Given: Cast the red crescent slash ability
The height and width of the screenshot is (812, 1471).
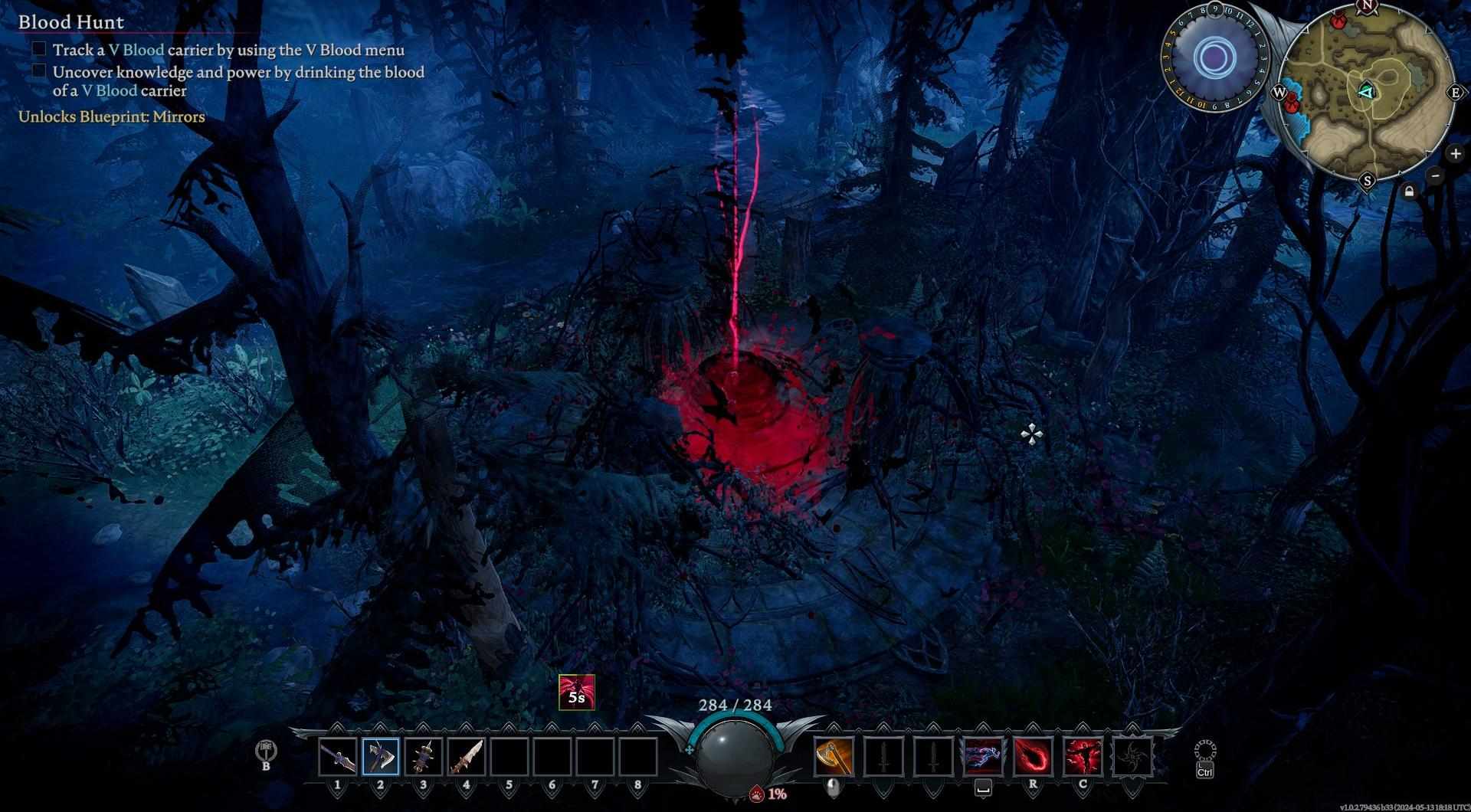Looking at the screenshot, I should 1033,757.
